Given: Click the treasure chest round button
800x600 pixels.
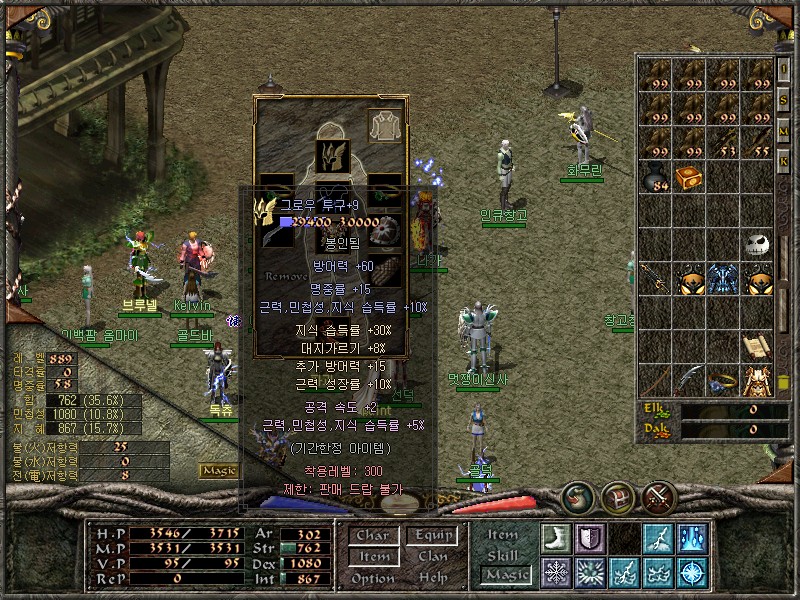Looking at the screenshot, I should point(616,496).
